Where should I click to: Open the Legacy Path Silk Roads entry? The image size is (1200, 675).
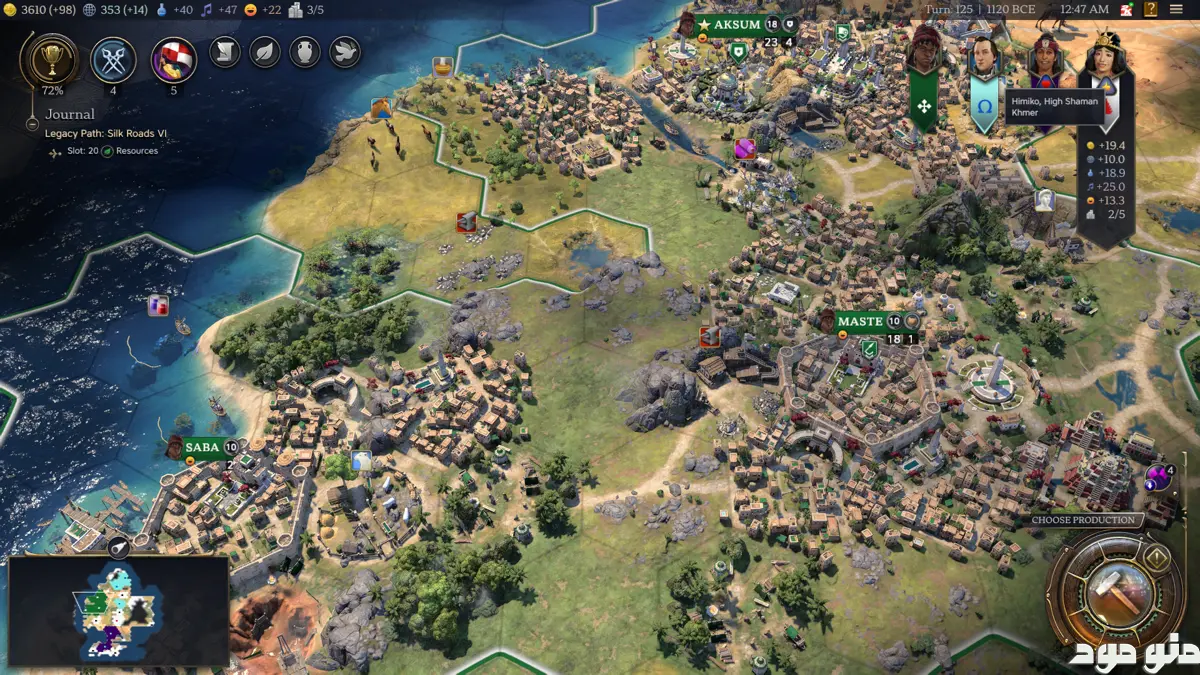100,133
